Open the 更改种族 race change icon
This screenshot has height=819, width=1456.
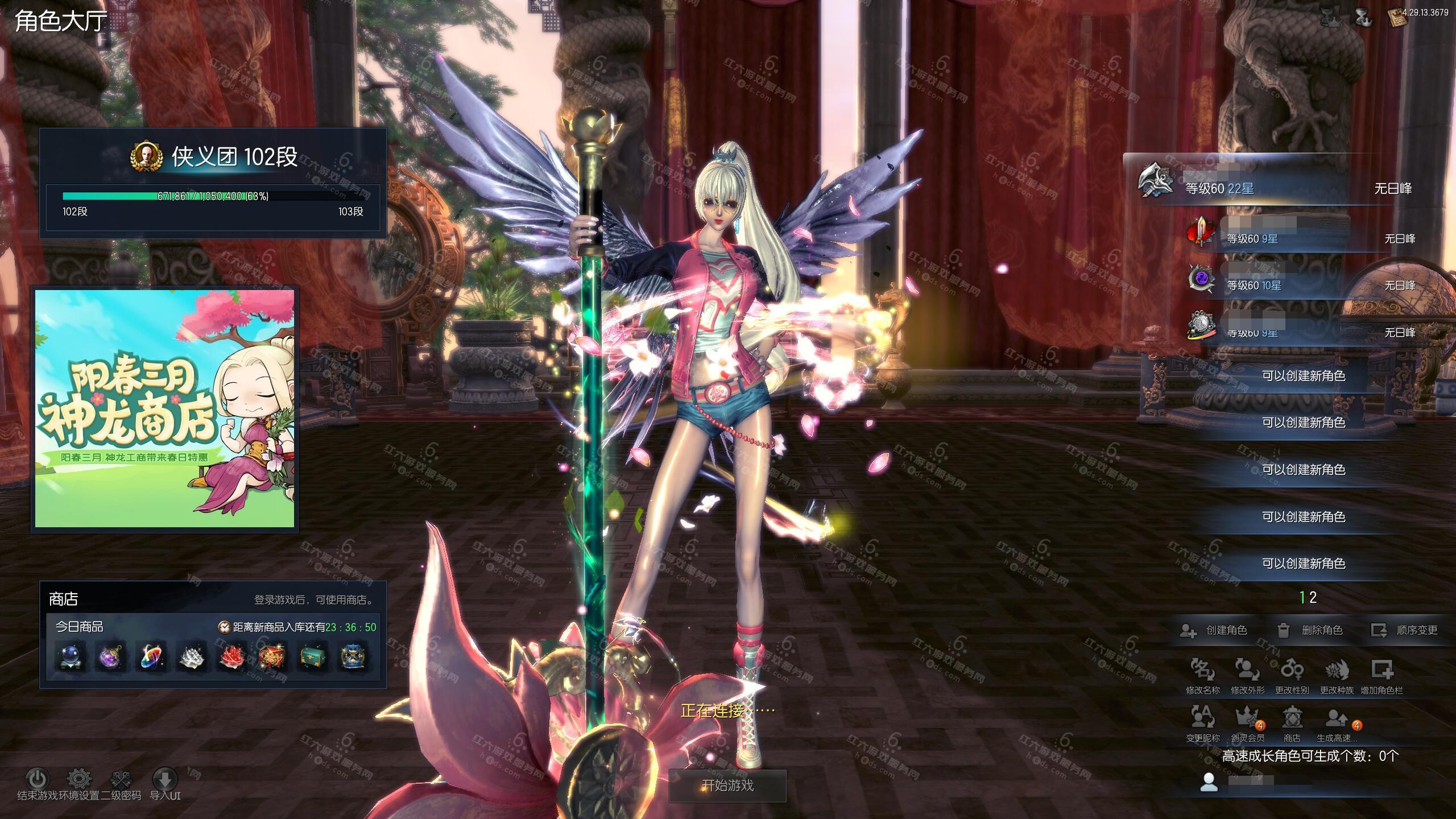click(1337, 671)
